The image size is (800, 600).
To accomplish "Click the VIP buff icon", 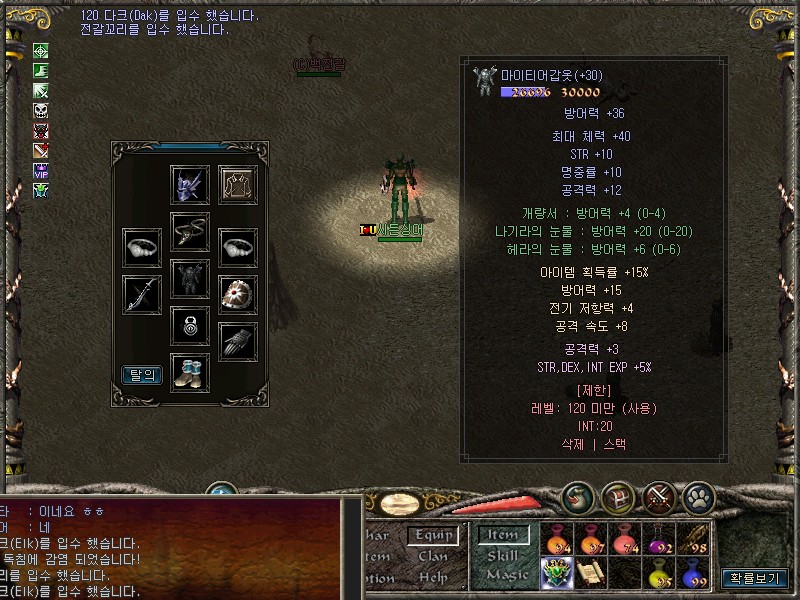I will click(x=41, y=170).
